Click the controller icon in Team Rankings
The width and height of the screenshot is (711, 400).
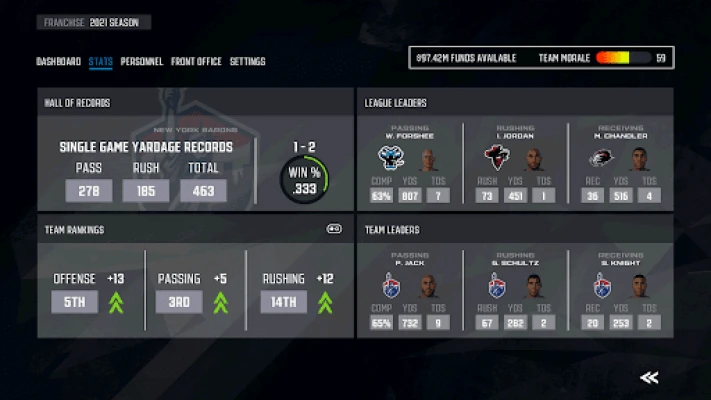point(334,229)
